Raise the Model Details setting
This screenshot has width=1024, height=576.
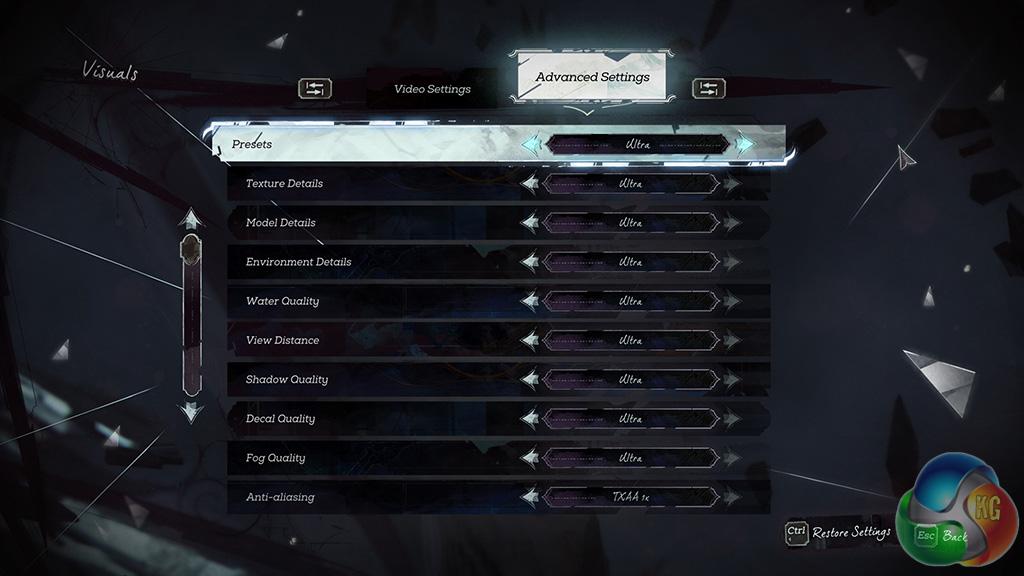click(732, 223)
